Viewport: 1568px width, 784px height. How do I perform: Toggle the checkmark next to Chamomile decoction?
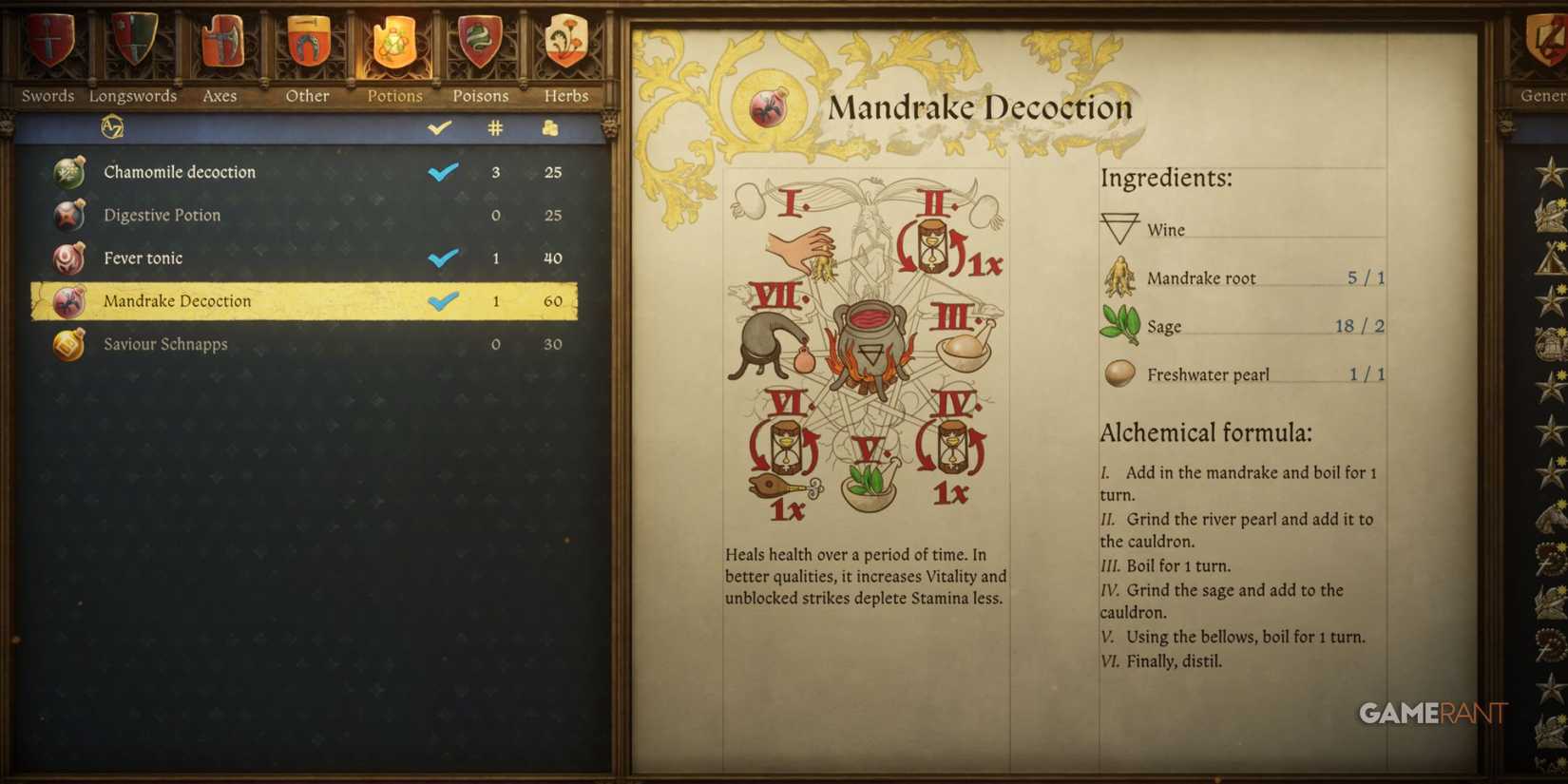pyautogui.click(x=442, y=172)
